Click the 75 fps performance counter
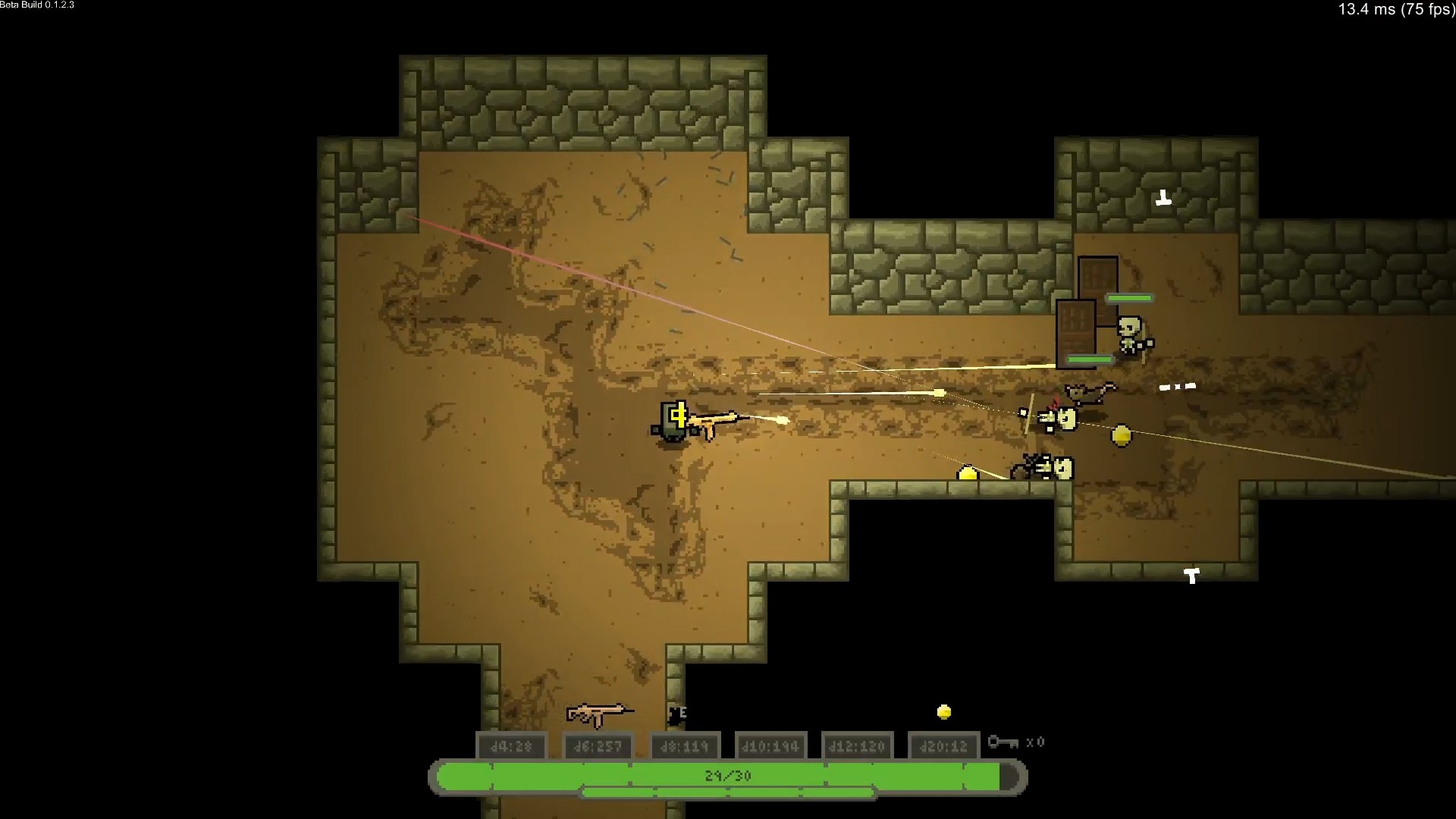Screen dimensions: 1456x819 (1394, 11)
